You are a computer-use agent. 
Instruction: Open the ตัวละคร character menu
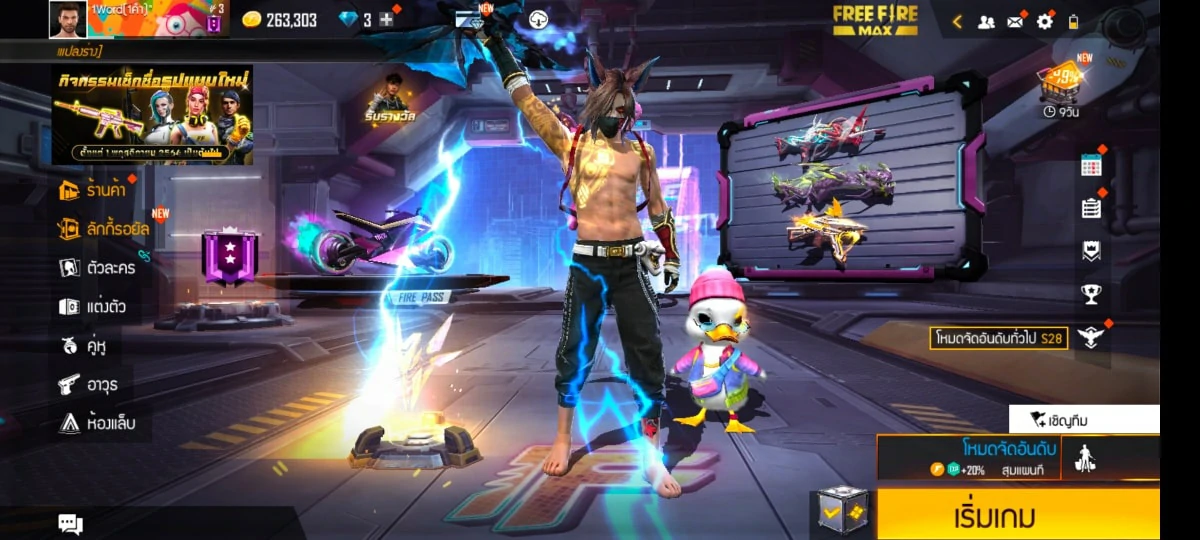point(98,267)
